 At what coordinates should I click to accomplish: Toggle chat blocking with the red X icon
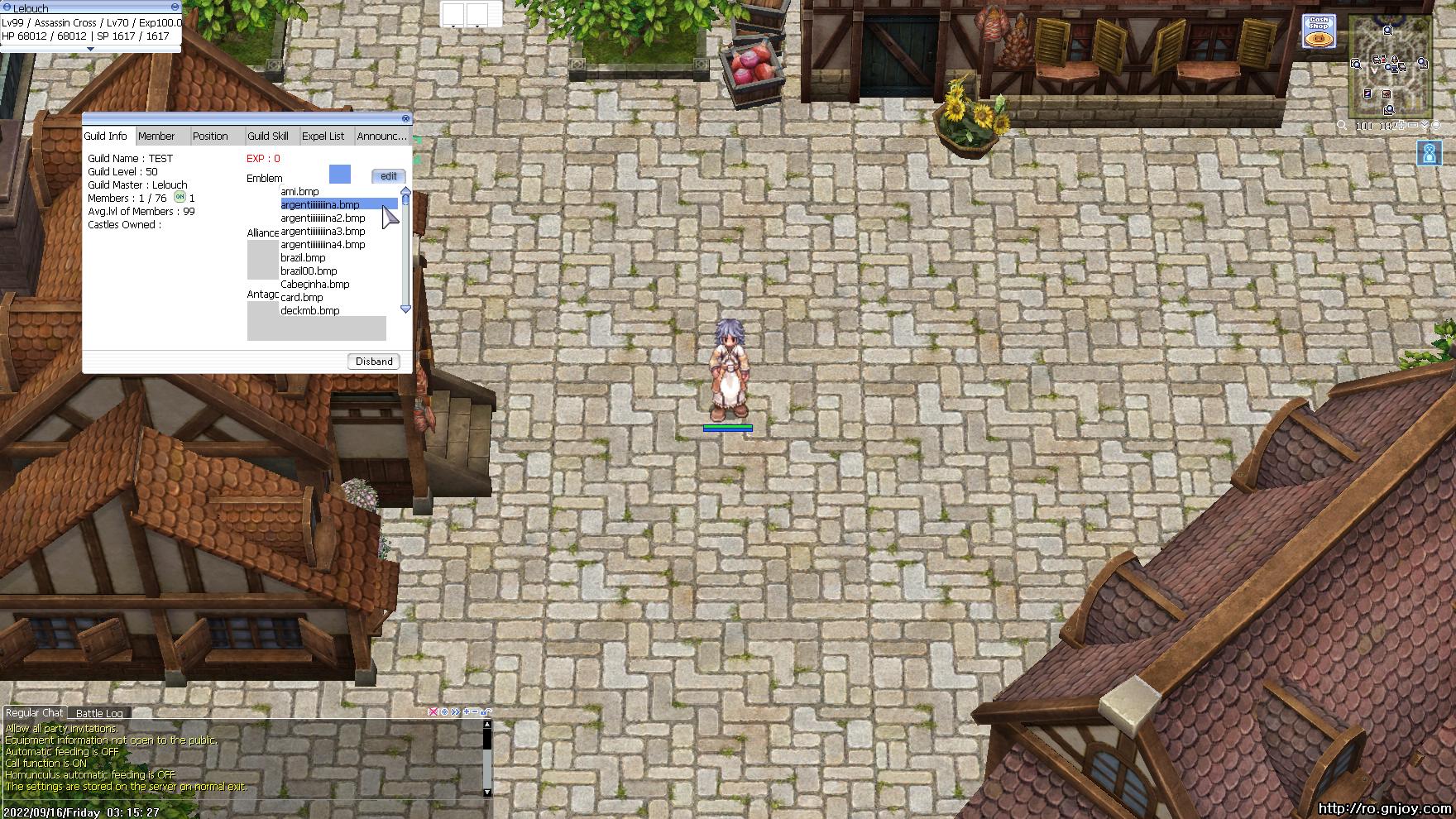click(433, 711)
